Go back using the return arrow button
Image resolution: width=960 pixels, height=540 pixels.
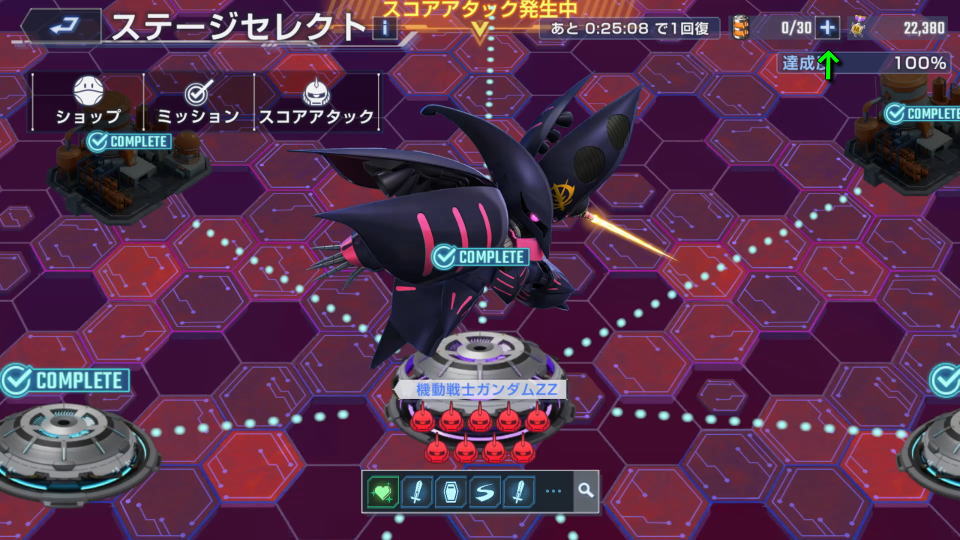(x=60, y=25)
